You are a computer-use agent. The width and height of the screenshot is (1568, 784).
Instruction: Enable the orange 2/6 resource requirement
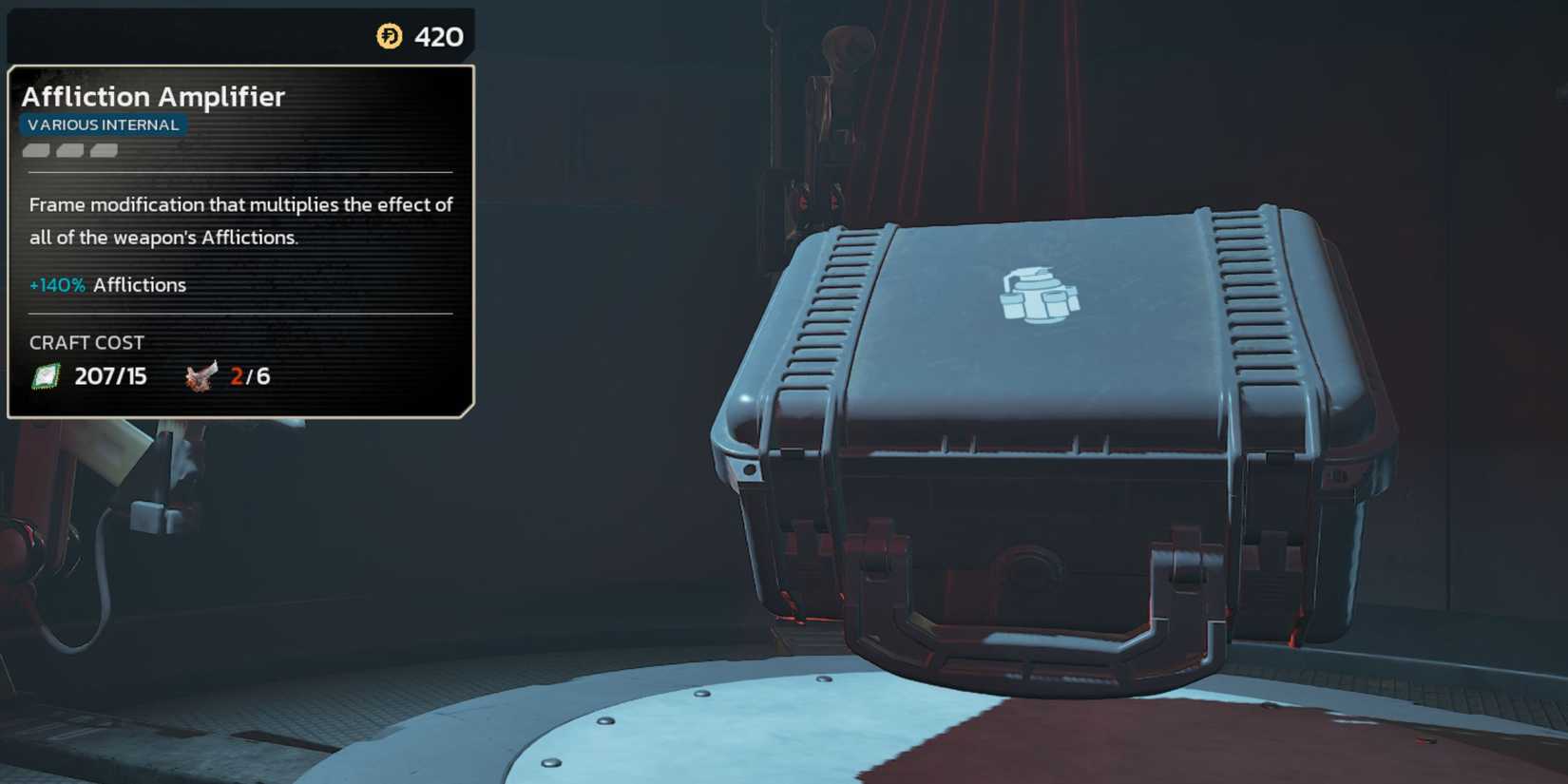pyautogui.click(x=249, y=374)
